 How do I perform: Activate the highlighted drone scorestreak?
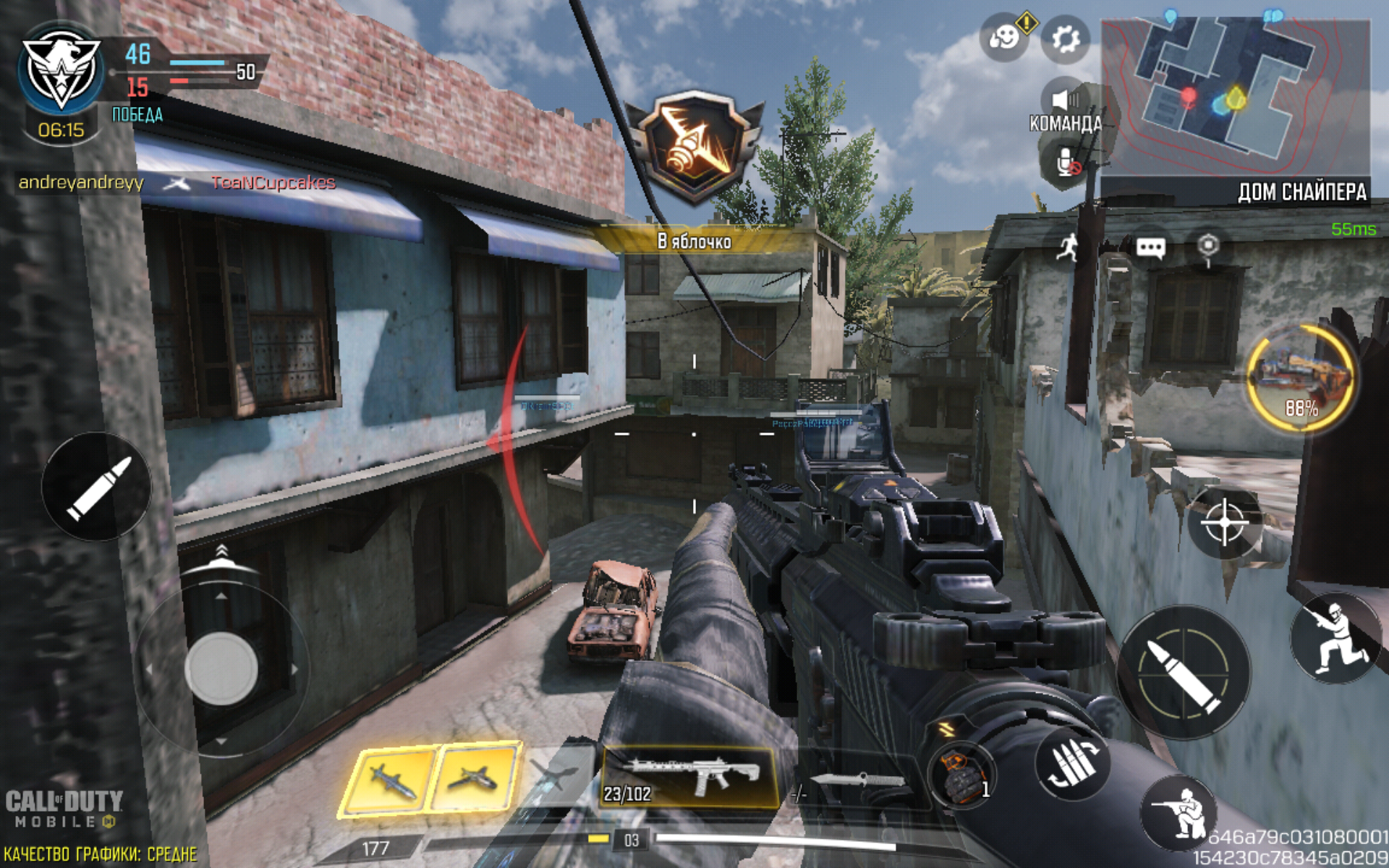pos(475,778)
